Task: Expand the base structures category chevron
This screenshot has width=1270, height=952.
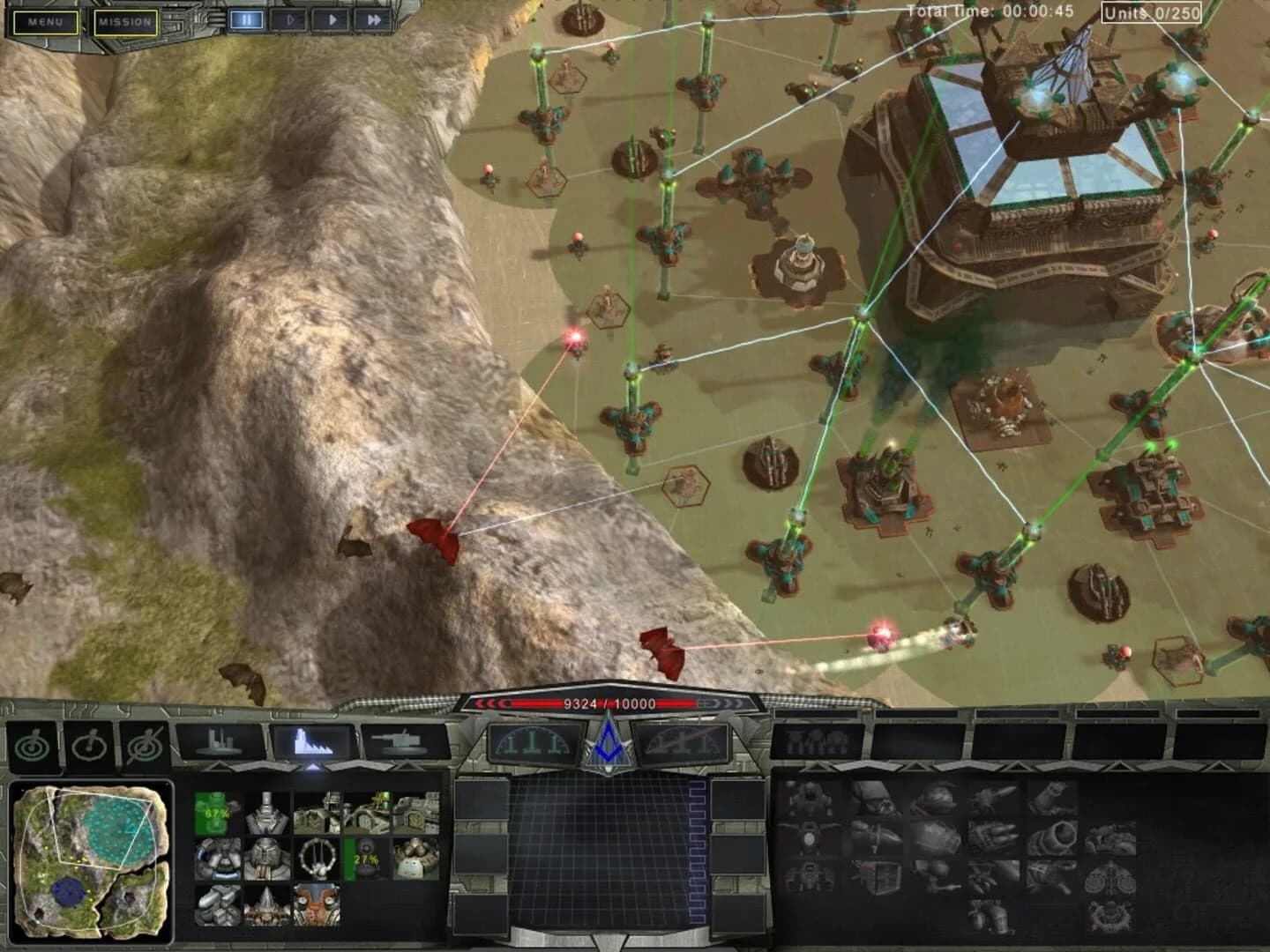Action: tap(218, 768)
